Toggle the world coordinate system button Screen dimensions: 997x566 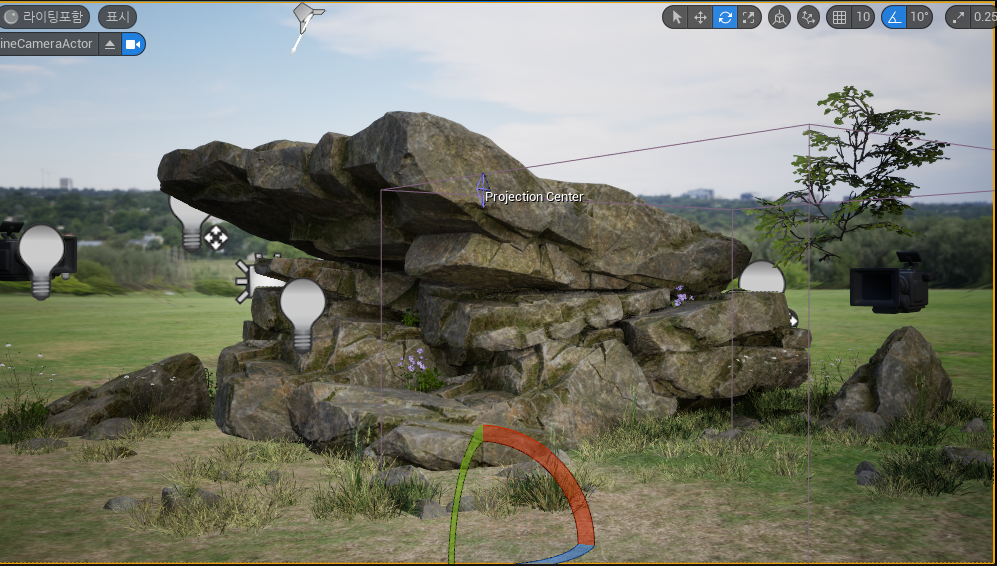[779, 17]
